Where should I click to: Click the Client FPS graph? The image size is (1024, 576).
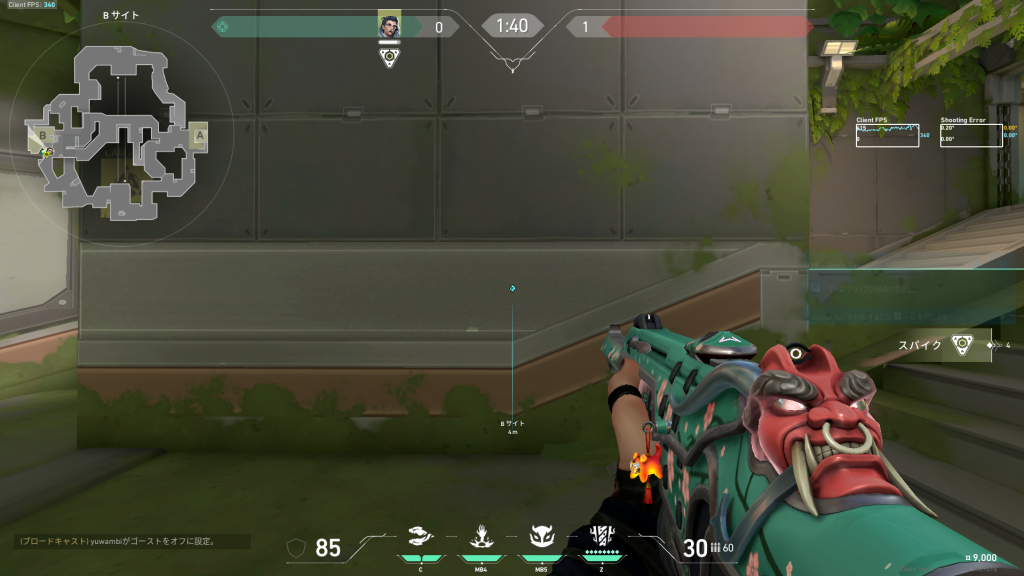pos(887,136)
